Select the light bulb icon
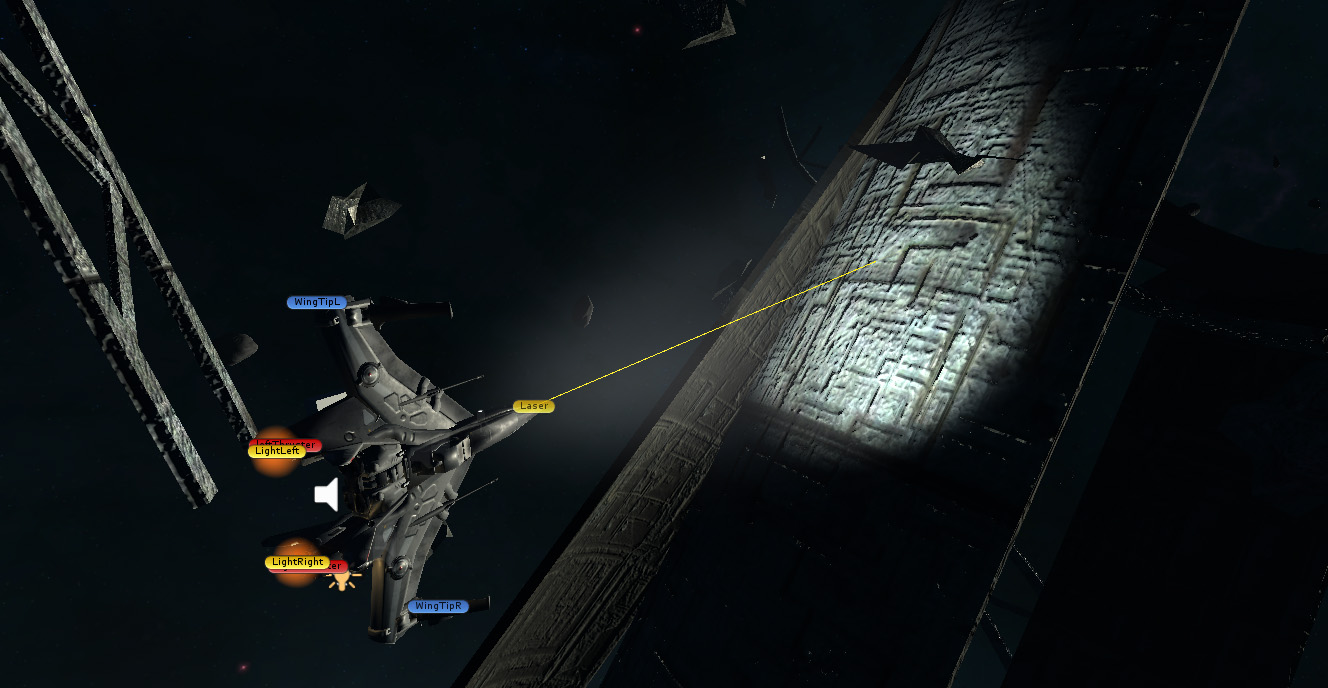Screen dimensions: 1328x688 tap(343, 578)
